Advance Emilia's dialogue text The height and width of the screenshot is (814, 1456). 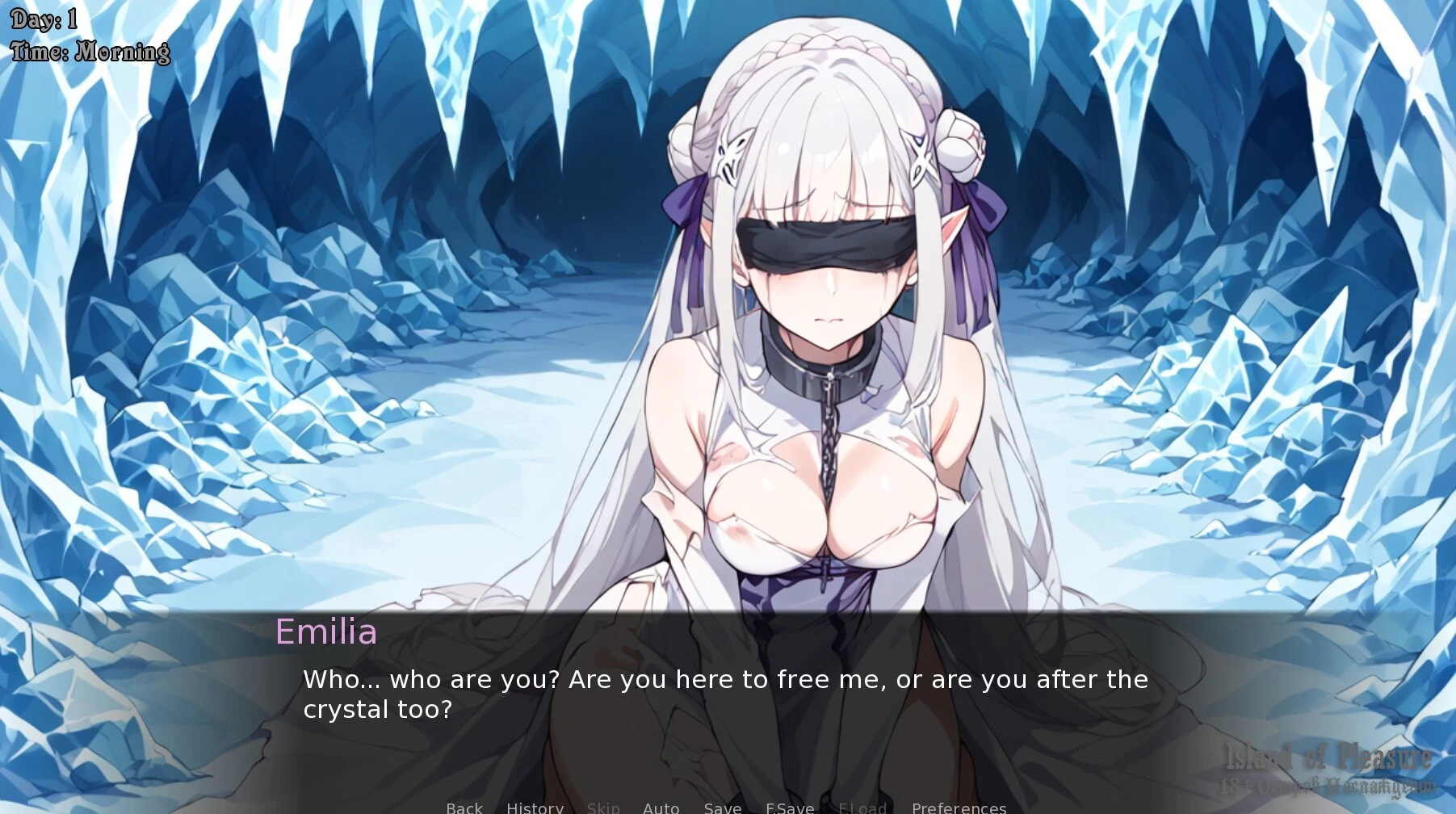pyautogui.click(x=724, y=694)
